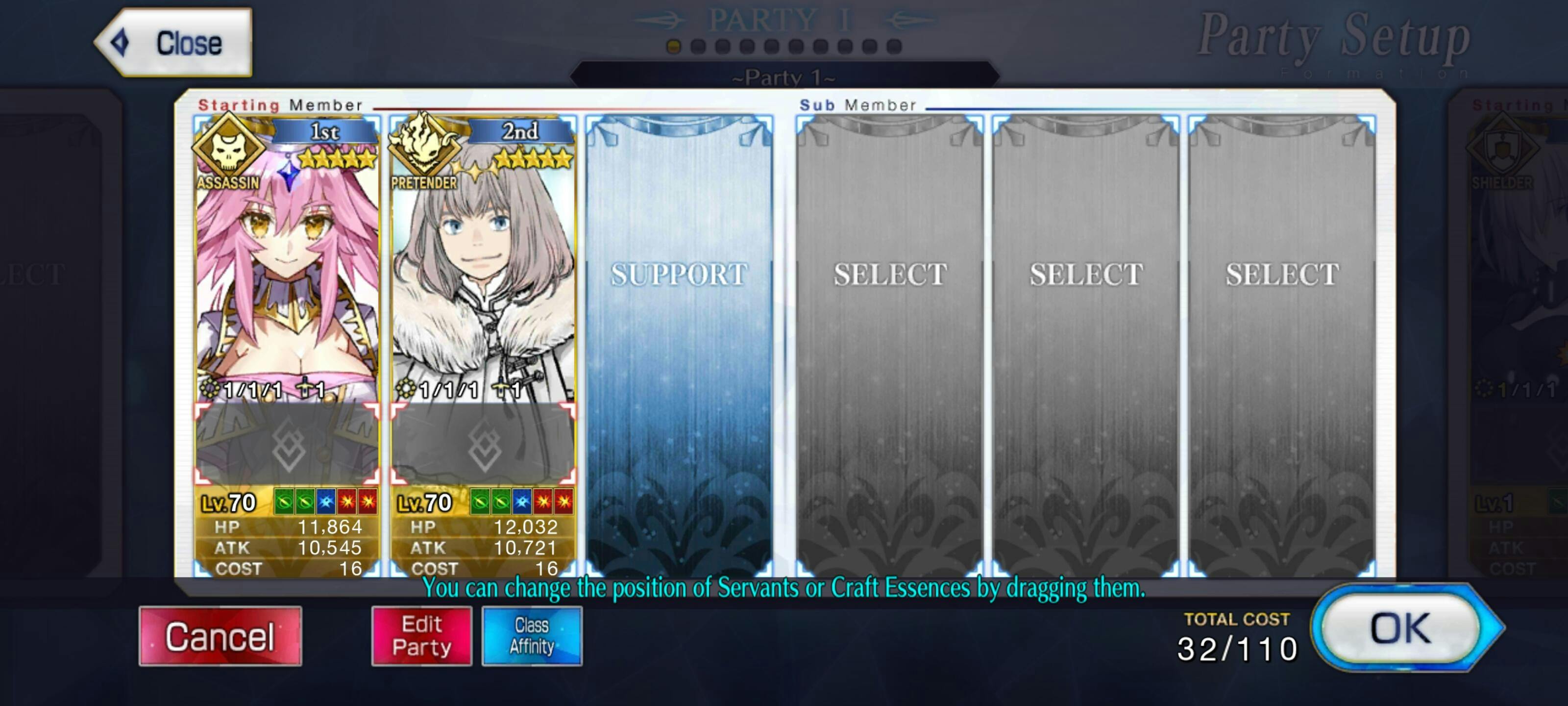Show the Class Affinity chart

point(531,636)
